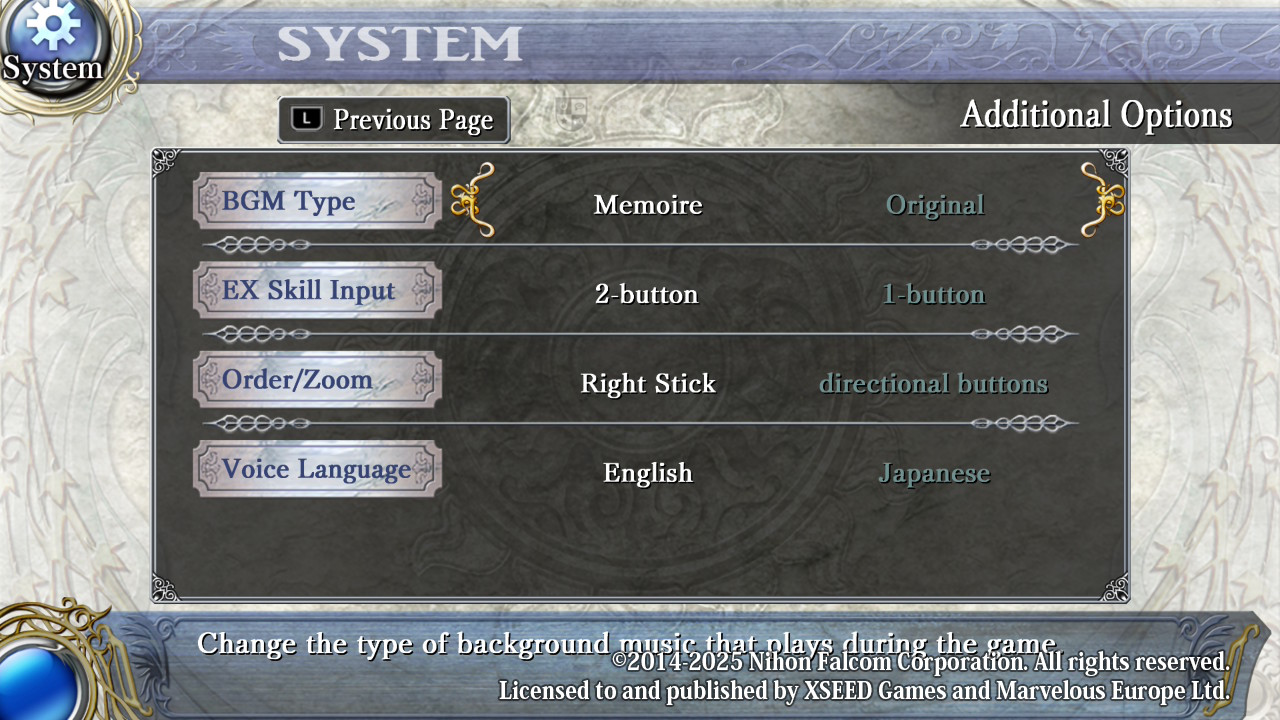Select the EX Skill Input row
The width and height of the screenshot is (1280, 720).
(x=317, y=291)
